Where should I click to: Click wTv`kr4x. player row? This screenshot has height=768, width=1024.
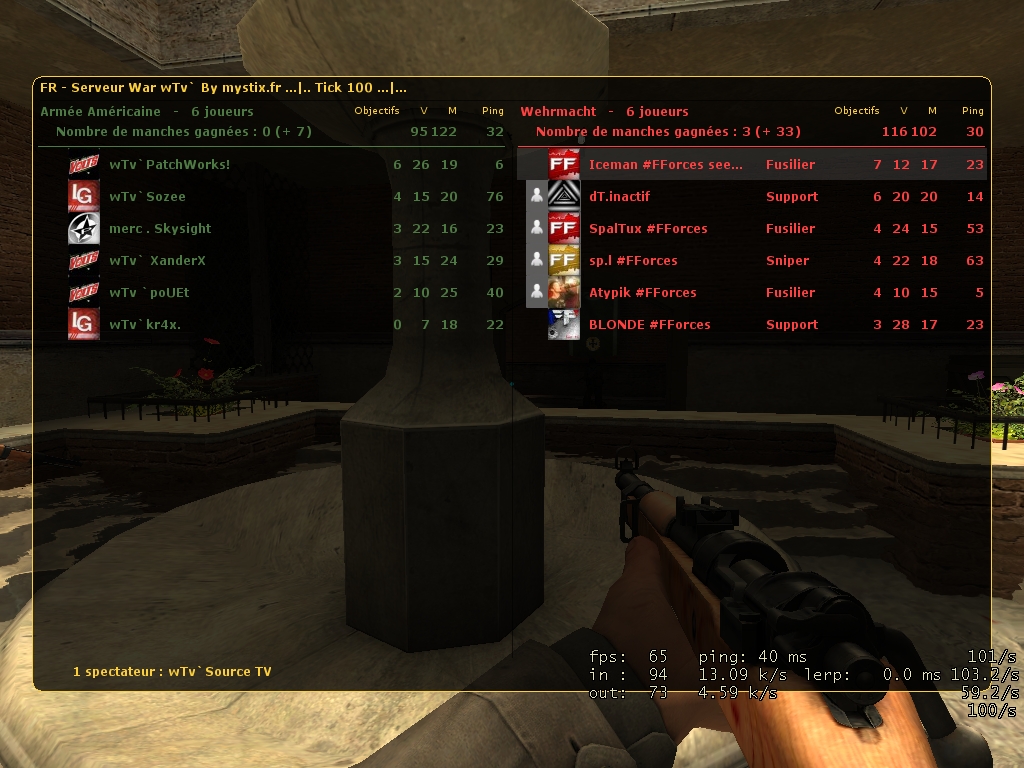(145, 325)
